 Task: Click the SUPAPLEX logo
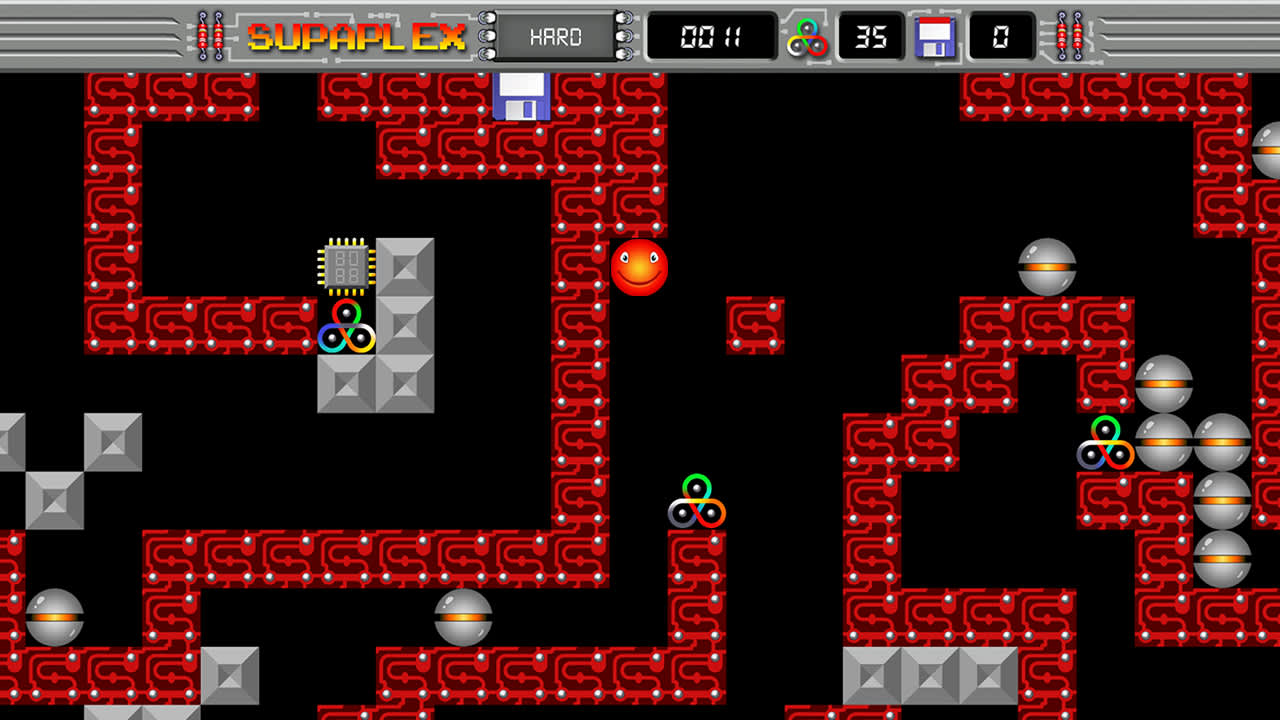[357, 35]
